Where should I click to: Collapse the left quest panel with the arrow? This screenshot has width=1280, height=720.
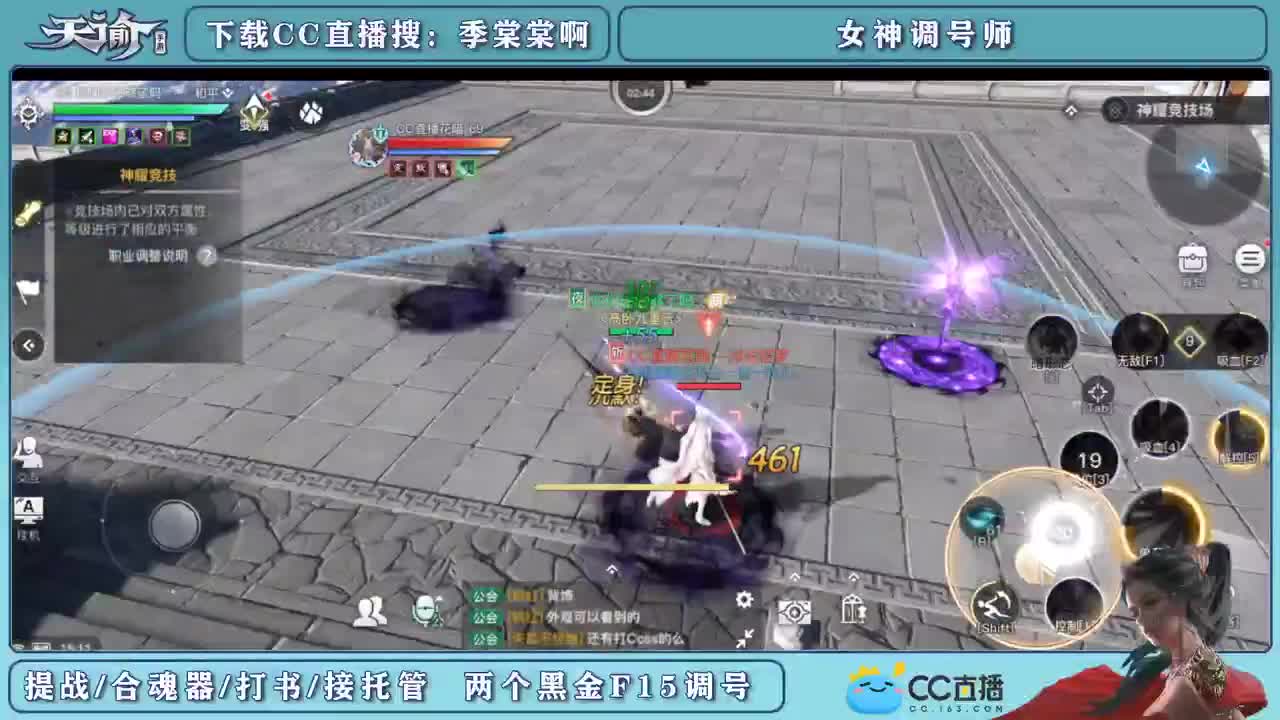pos(28,345)
